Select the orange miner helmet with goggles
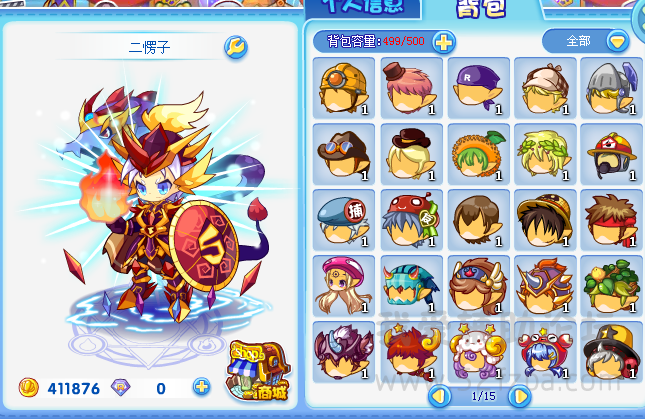The image size is (645, 419). [x=343, y=88]
